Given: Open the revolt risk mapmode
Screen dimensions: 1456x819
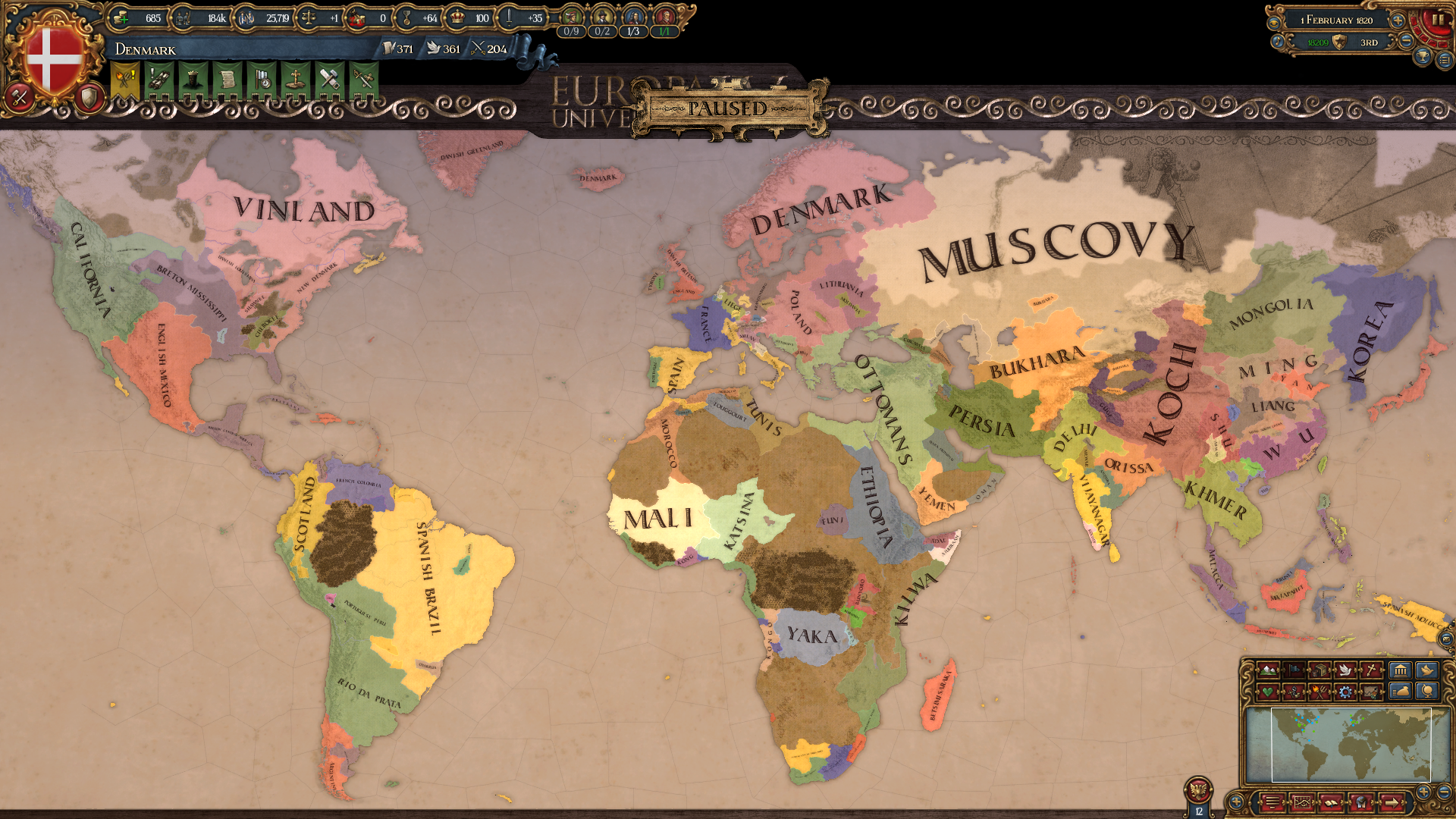Looking at the screenshot, I should 1319,693.
